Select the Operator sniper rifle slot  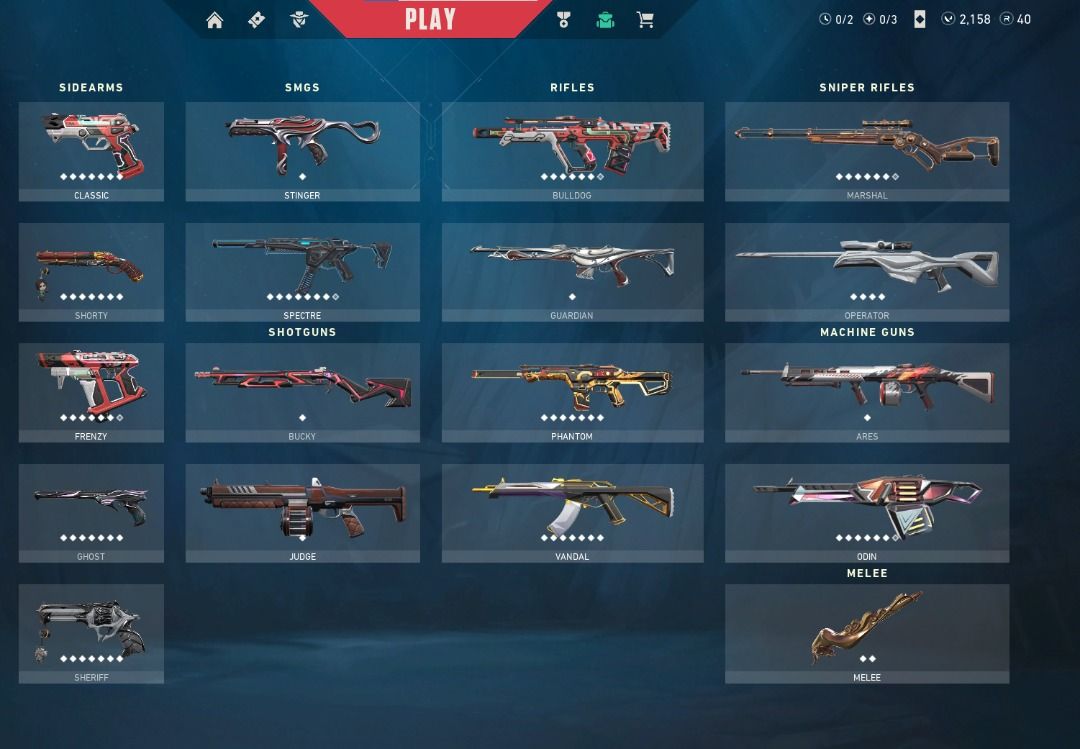tap(866, 271)
